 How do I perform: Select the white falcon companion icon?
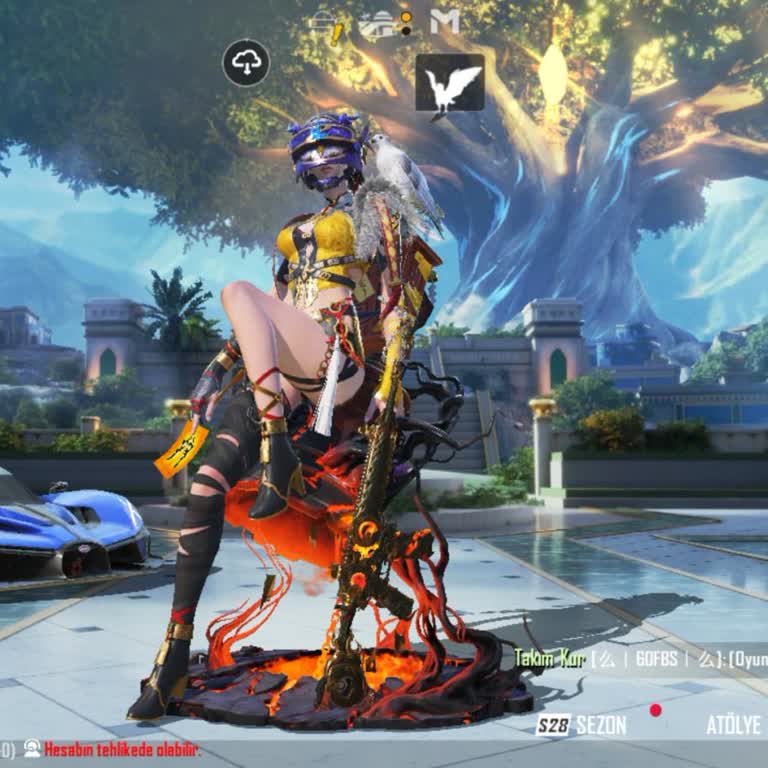tap(449, 84)
